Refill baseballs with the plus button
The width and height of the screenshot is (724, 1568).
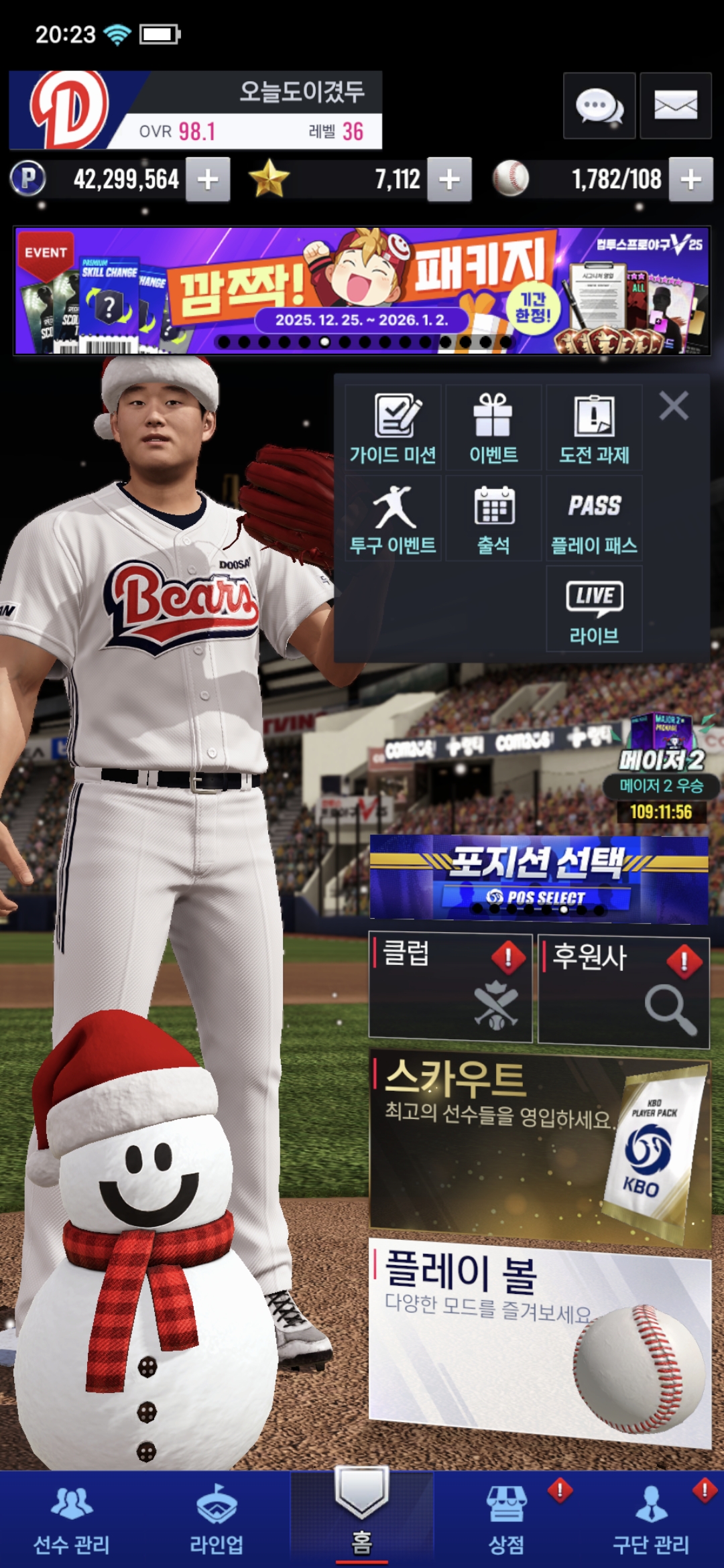(690, 180)
